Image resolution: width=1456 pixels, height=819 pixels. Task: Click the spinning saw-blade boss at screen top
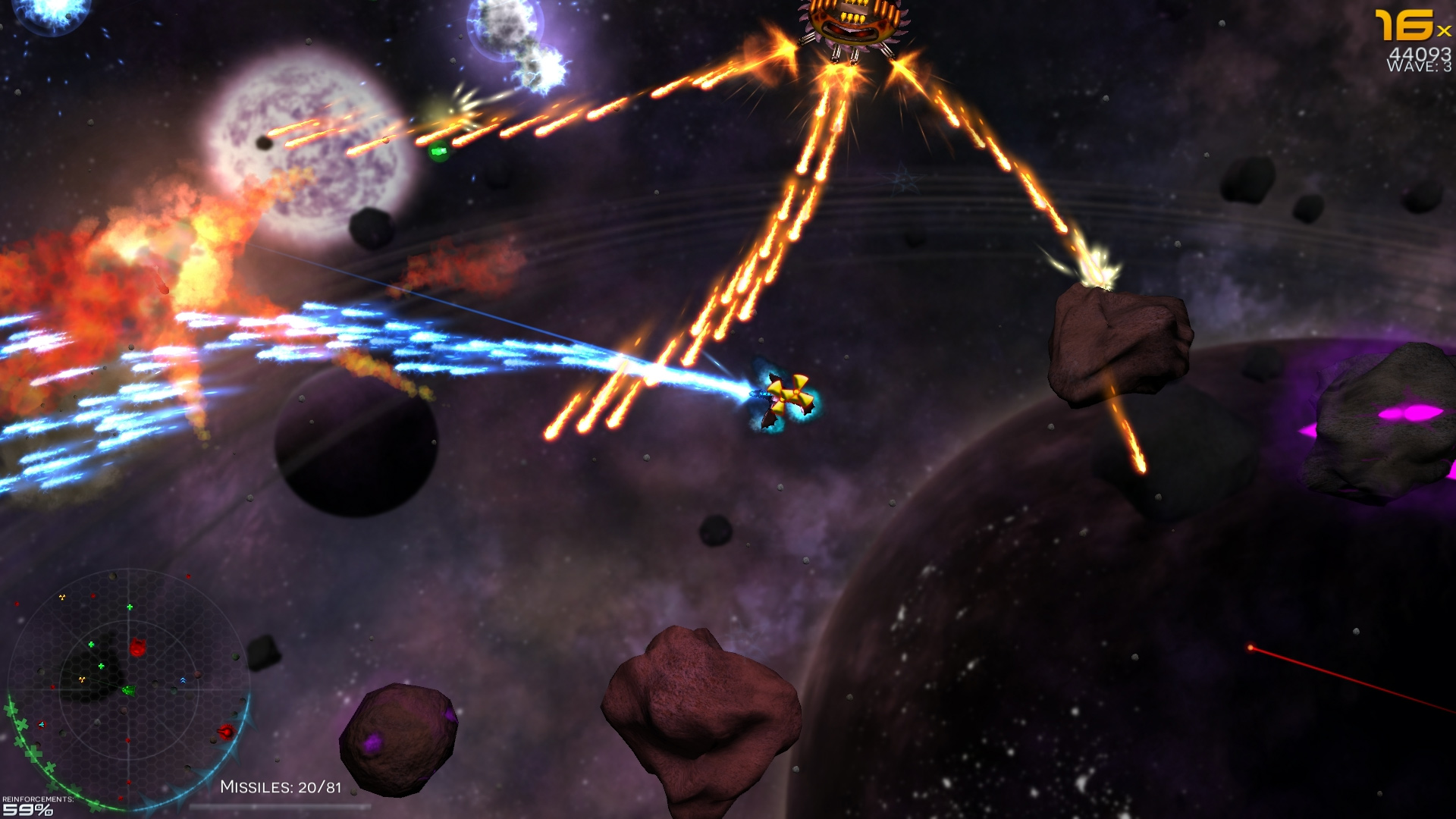pyautogui.click(x=852, y=23)
